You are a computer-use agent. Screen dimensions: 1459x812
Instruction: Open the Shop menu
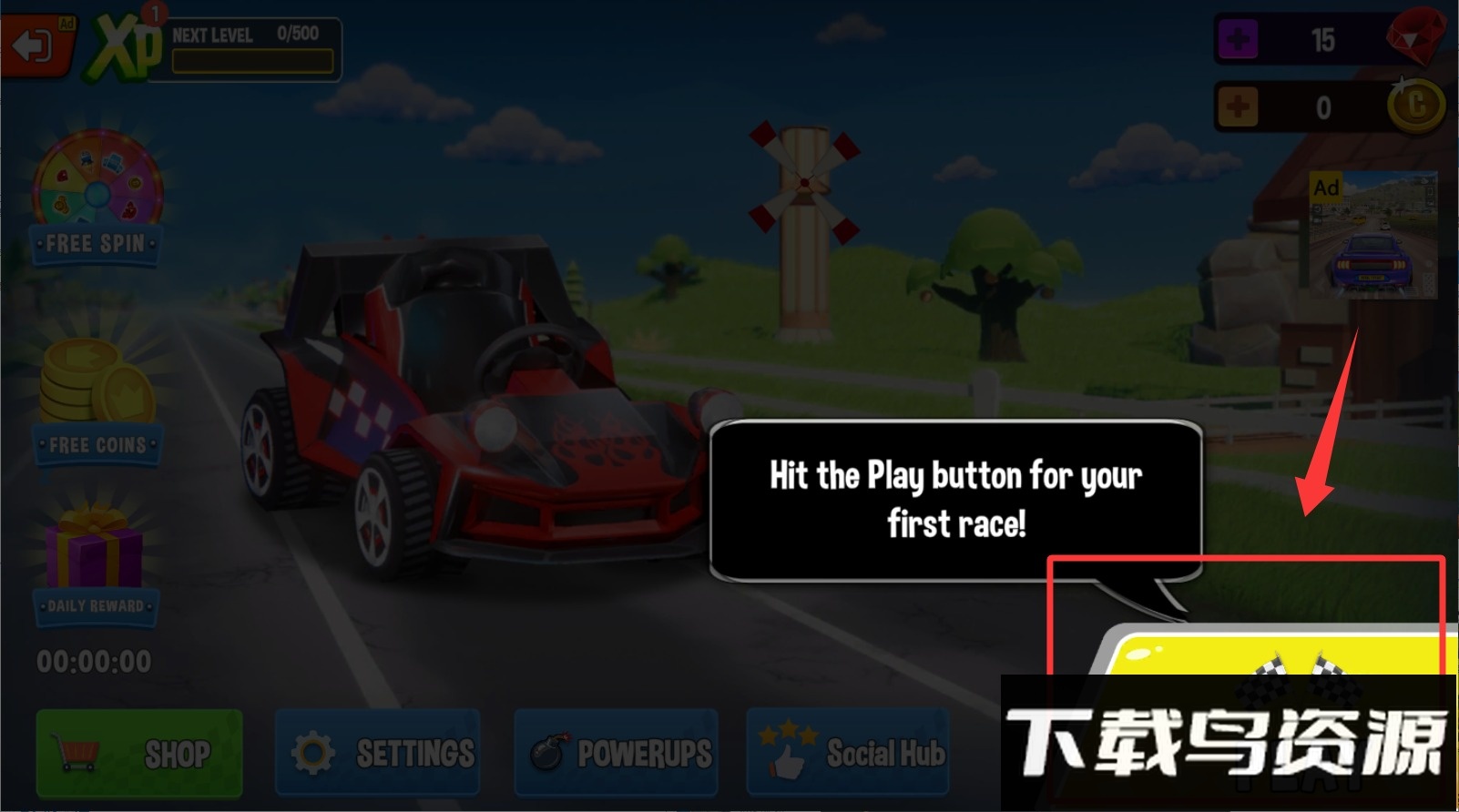[139, 753]
